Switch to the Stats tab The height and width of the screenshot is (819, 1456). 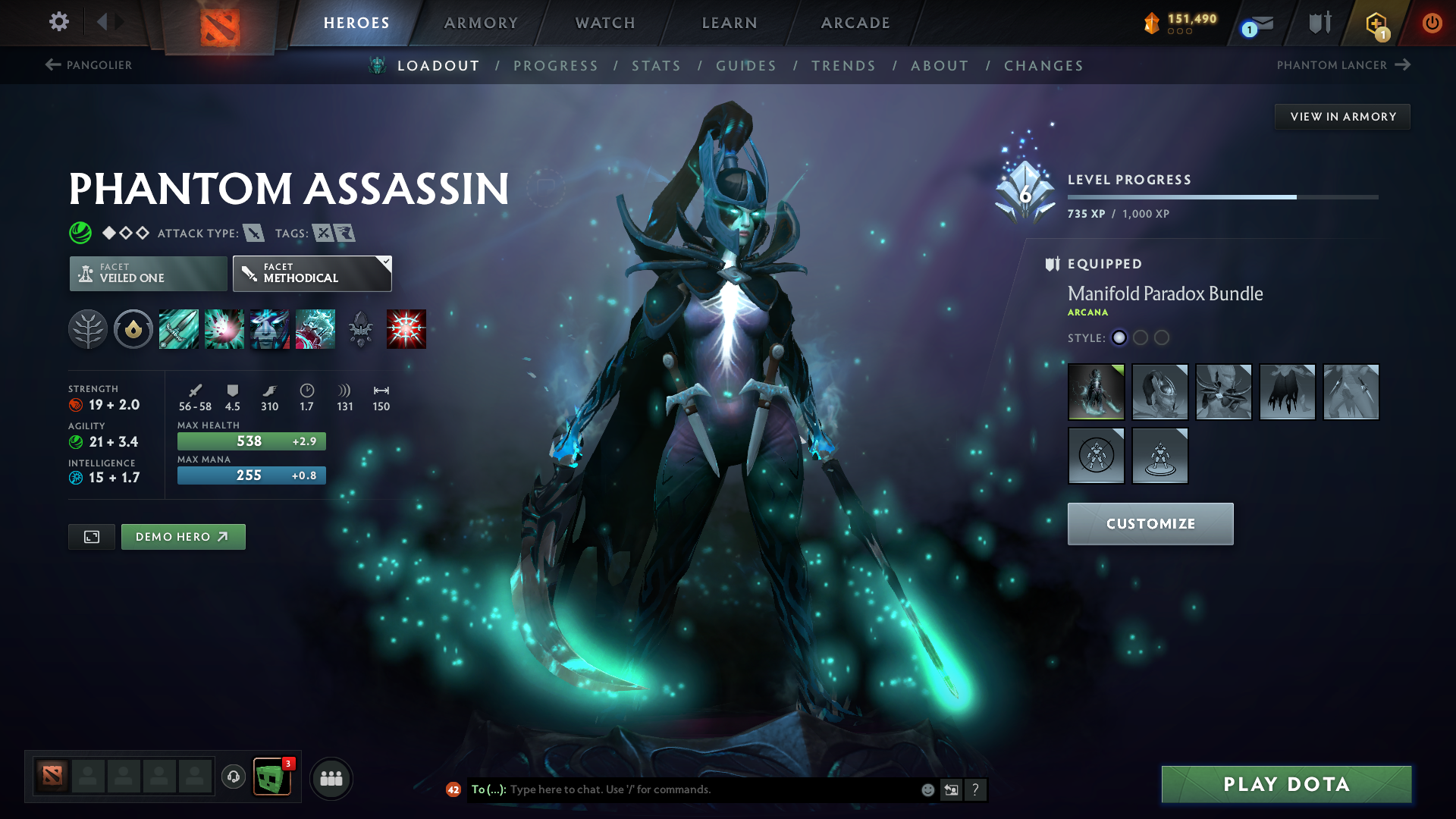coord(657,66)
